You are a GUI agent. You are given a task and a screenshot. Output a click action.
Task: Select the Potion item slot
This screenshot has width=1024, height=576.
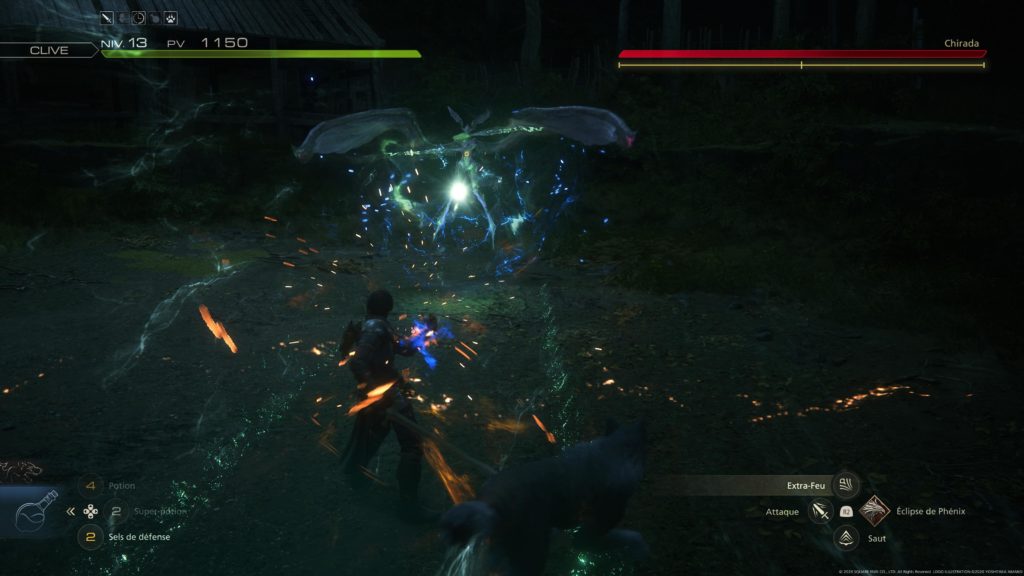click(x=91, y=486)
